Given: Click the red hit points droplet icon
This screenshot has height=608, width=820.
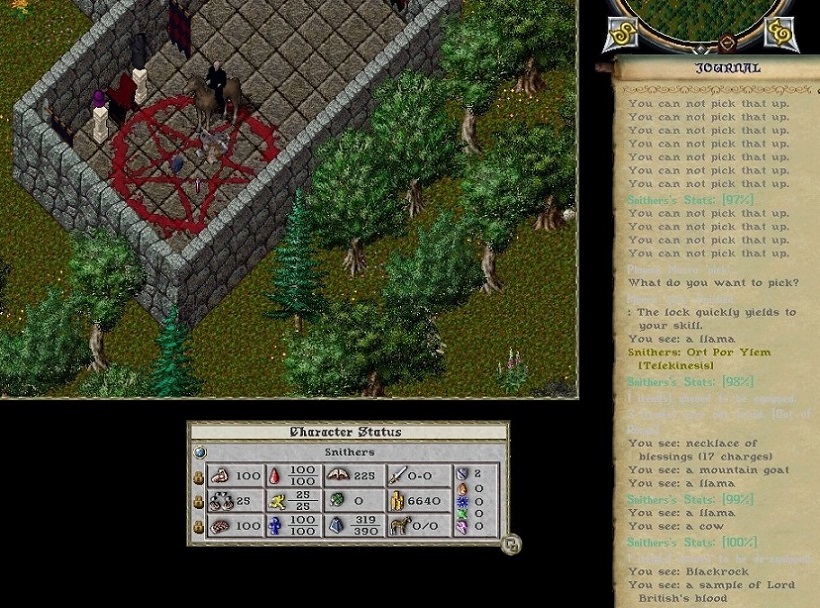Looking at the screenshot, I should [x=273, y=476].
